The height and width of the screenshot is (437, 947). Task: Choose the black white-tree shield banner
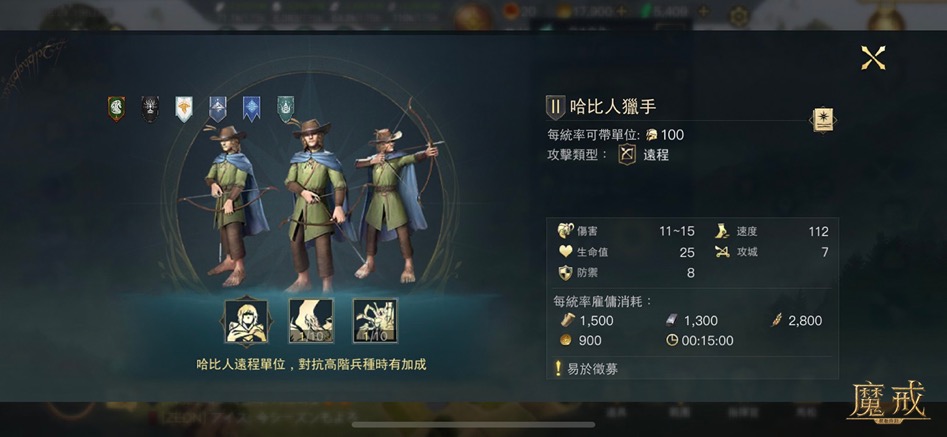tap(150, 108)
